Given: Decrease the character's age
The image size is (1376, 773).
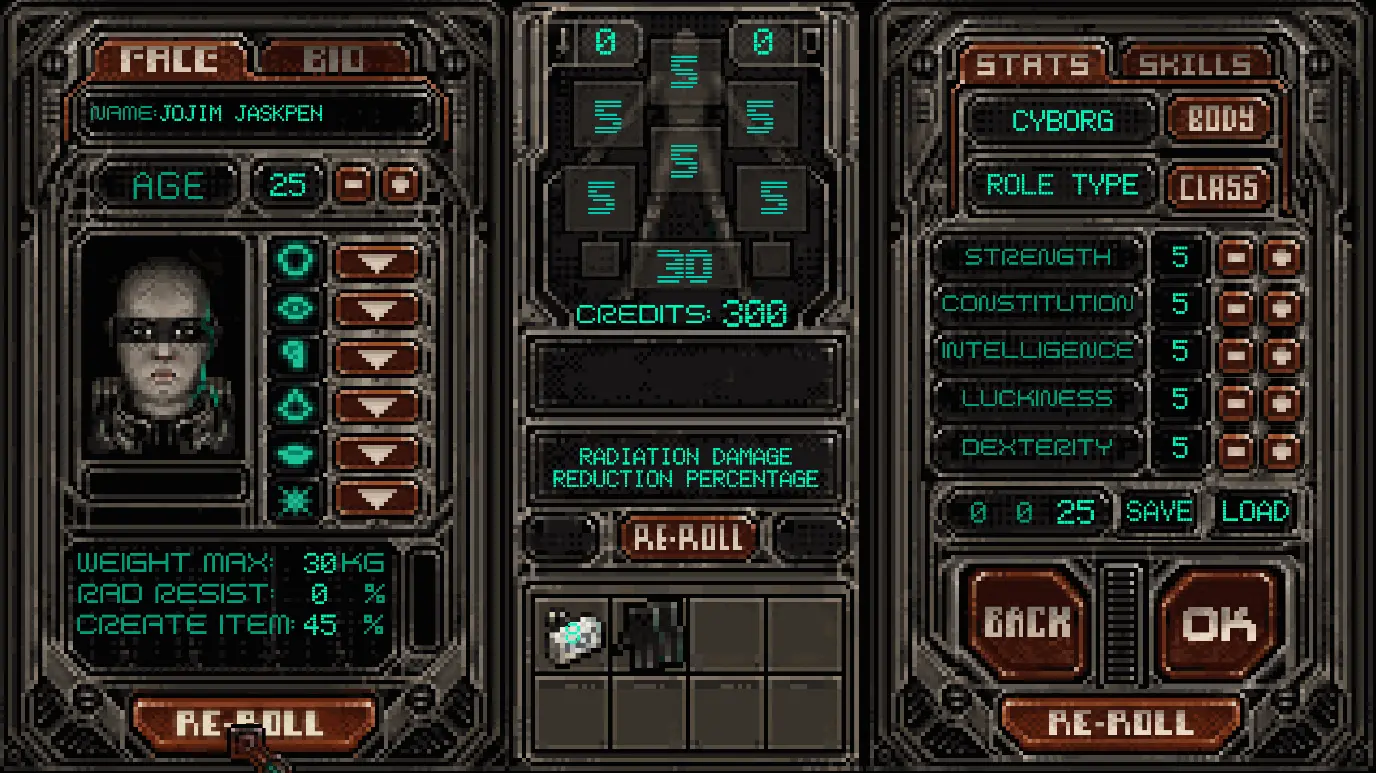Looking at the screenshot, I should pyautogui.click(x=354, y=185).
